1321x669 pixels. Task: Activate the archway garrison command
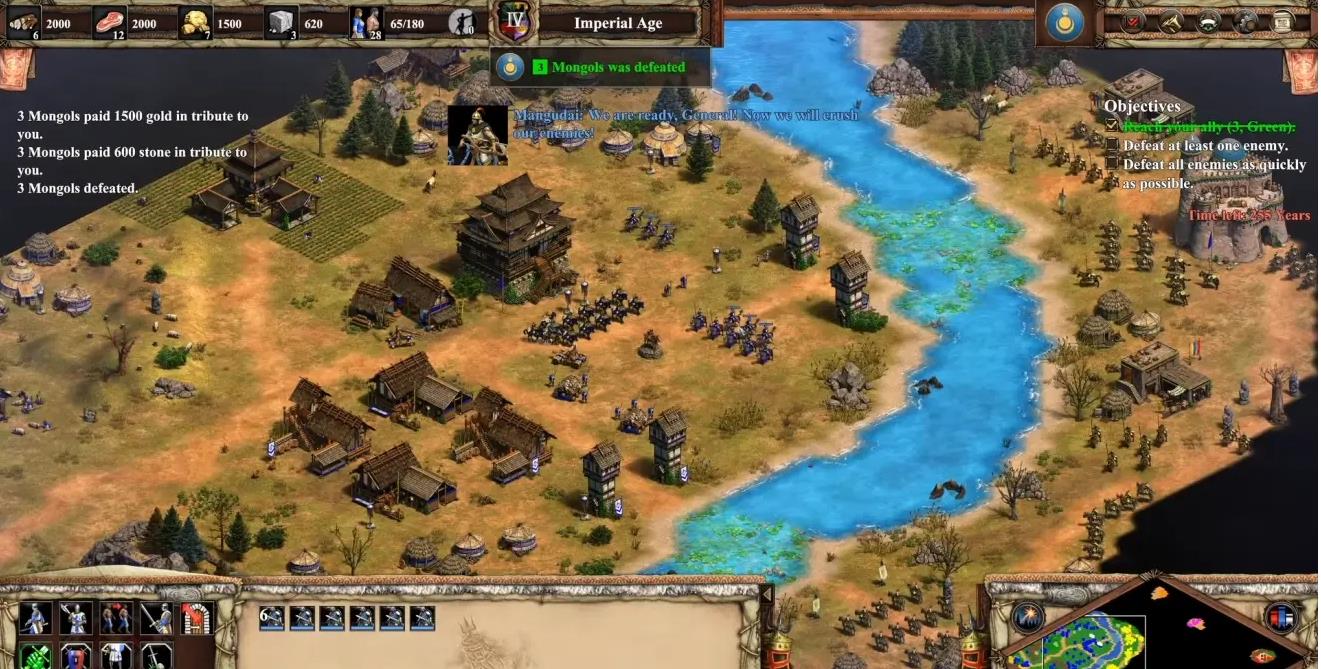point(197,618)
